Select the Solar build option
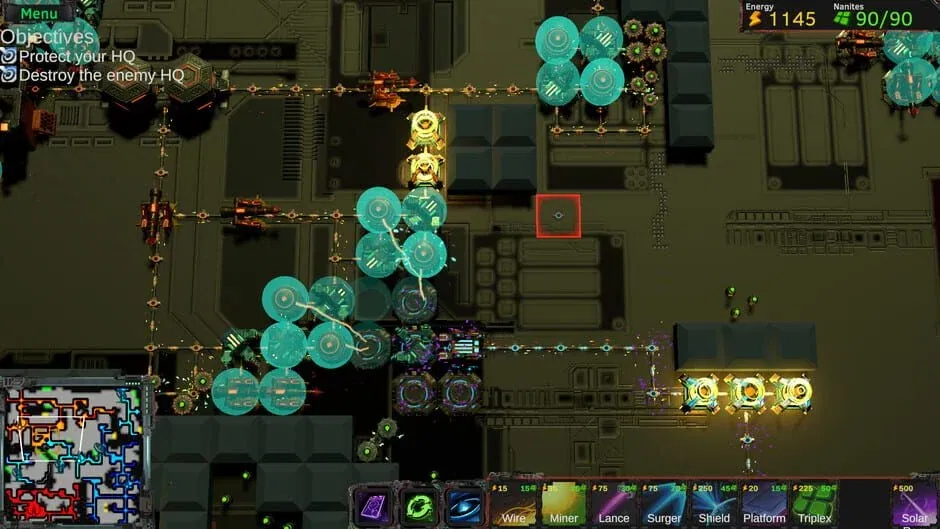This screenshot has height=529, width=940. [915, 504]
